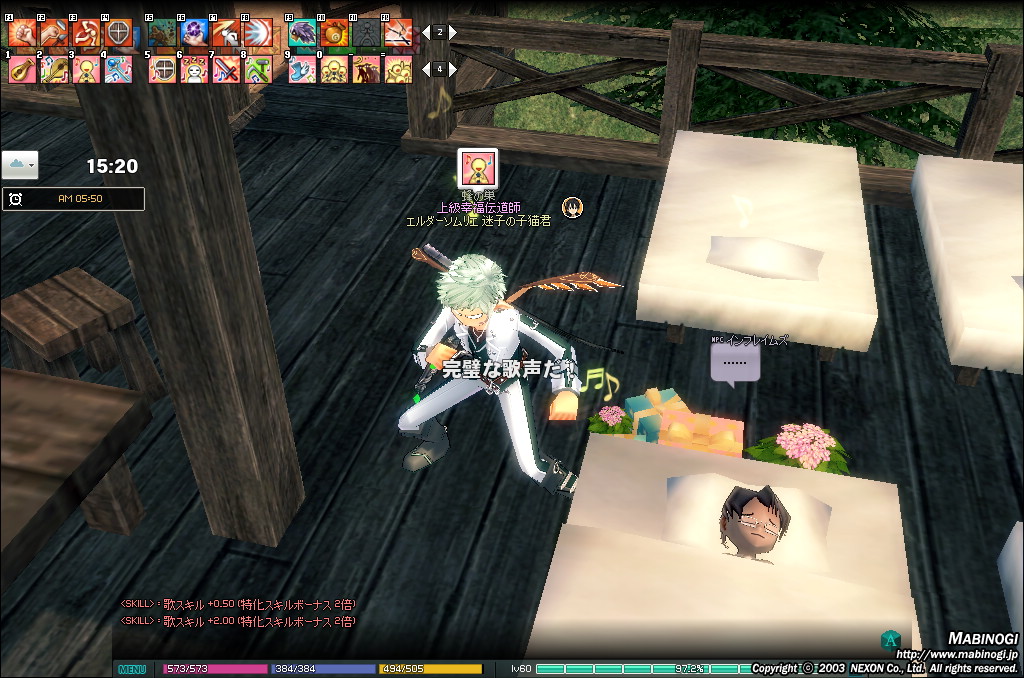Go to previous page of lower hotbar
The width and height of the screenshot is (1024, 678).
426,69
